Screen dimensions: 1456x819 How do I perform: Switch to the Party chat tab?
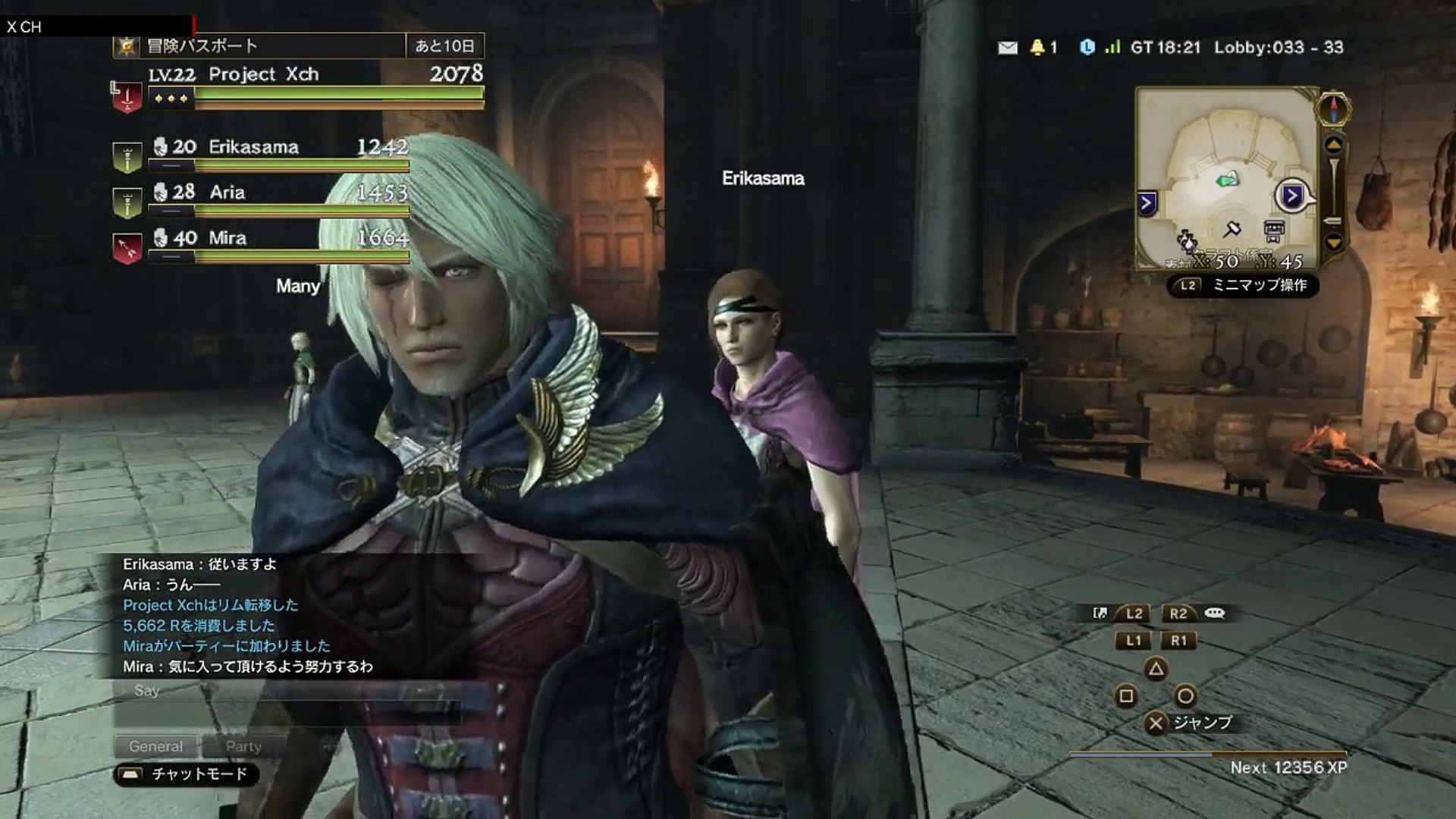[243, 746]
